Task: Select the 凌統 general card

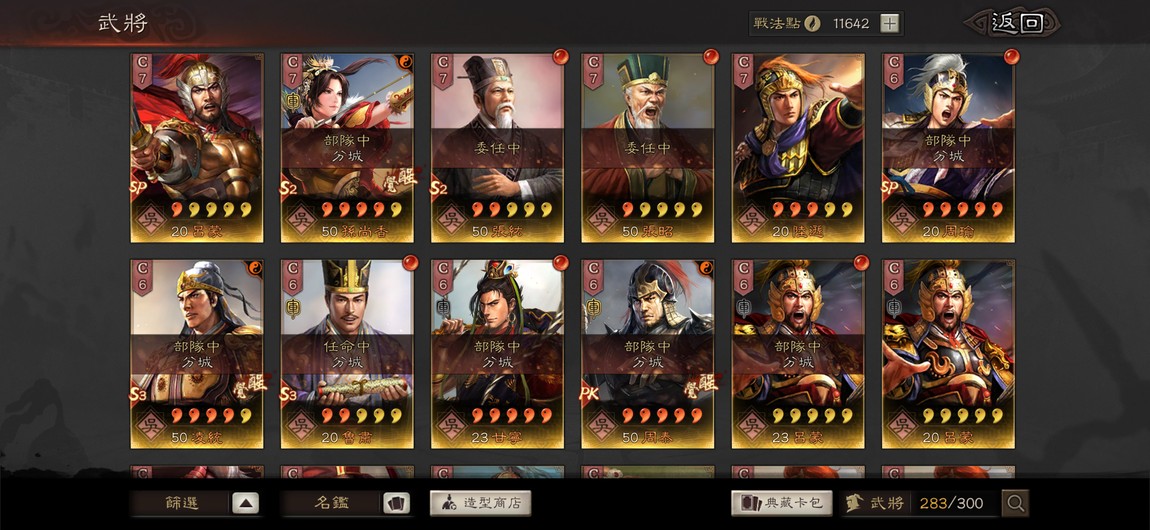Action: click(197, 353)
